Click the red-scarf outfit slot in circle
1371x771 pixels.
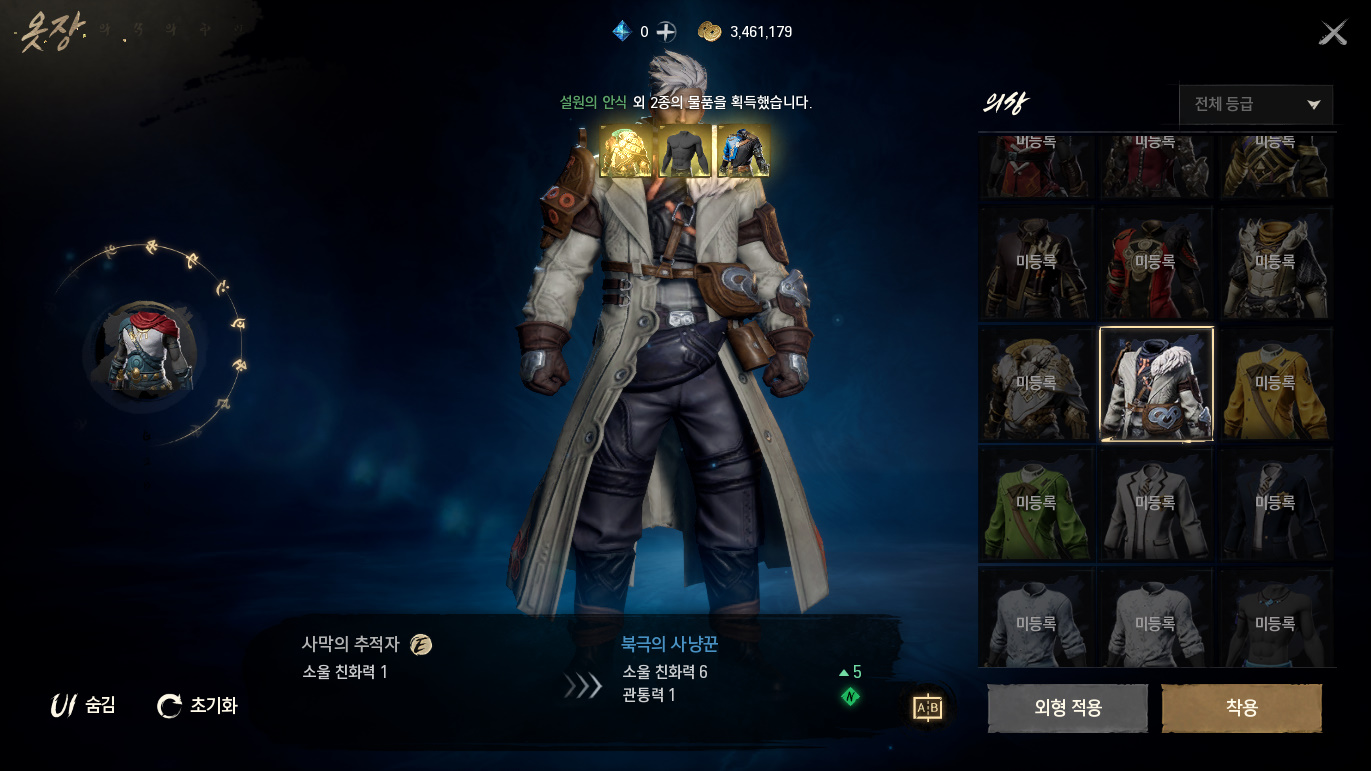(145, 351)
